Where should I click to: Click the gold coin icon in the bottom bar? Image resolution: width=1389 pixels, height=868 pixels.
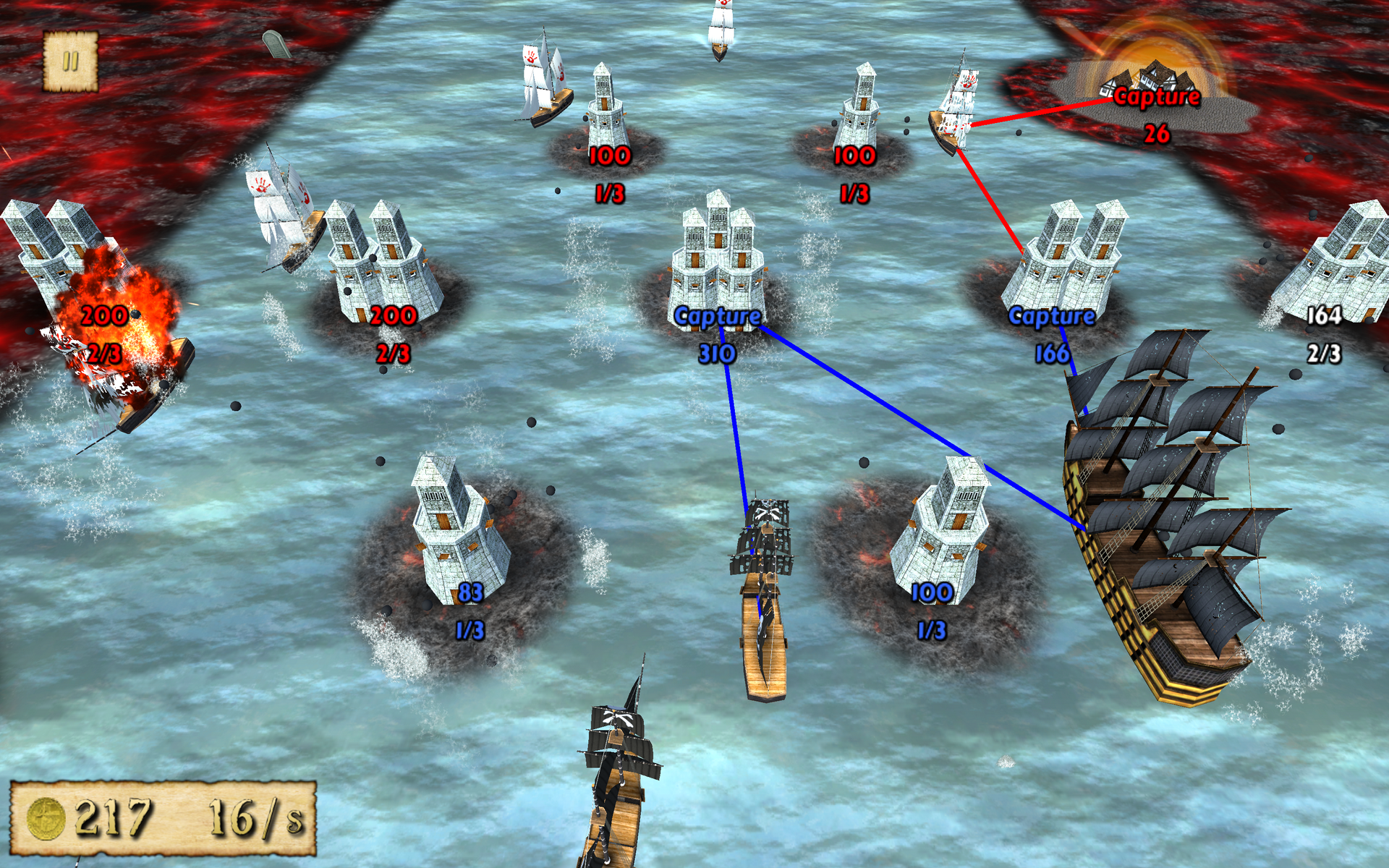pyautogui.click(x=47, y=817)
